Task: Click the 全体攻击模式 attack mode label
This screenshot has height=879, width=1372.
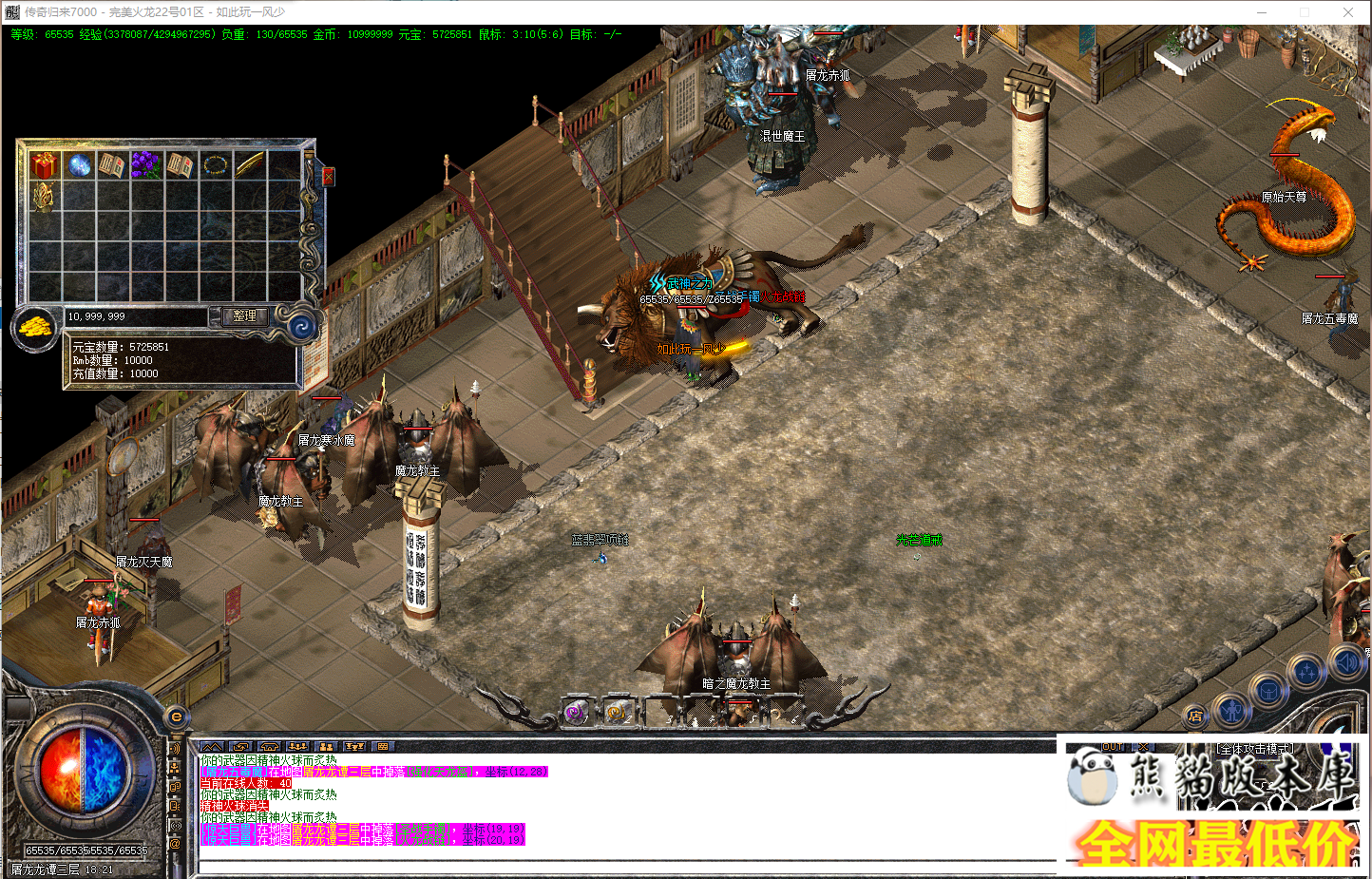Action: pos(1255,746)
